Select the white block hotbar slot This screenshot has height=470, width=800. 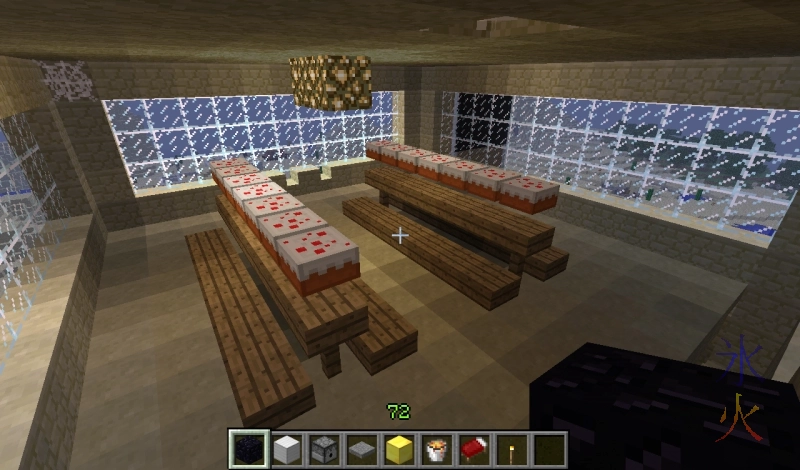pos(285,449)
